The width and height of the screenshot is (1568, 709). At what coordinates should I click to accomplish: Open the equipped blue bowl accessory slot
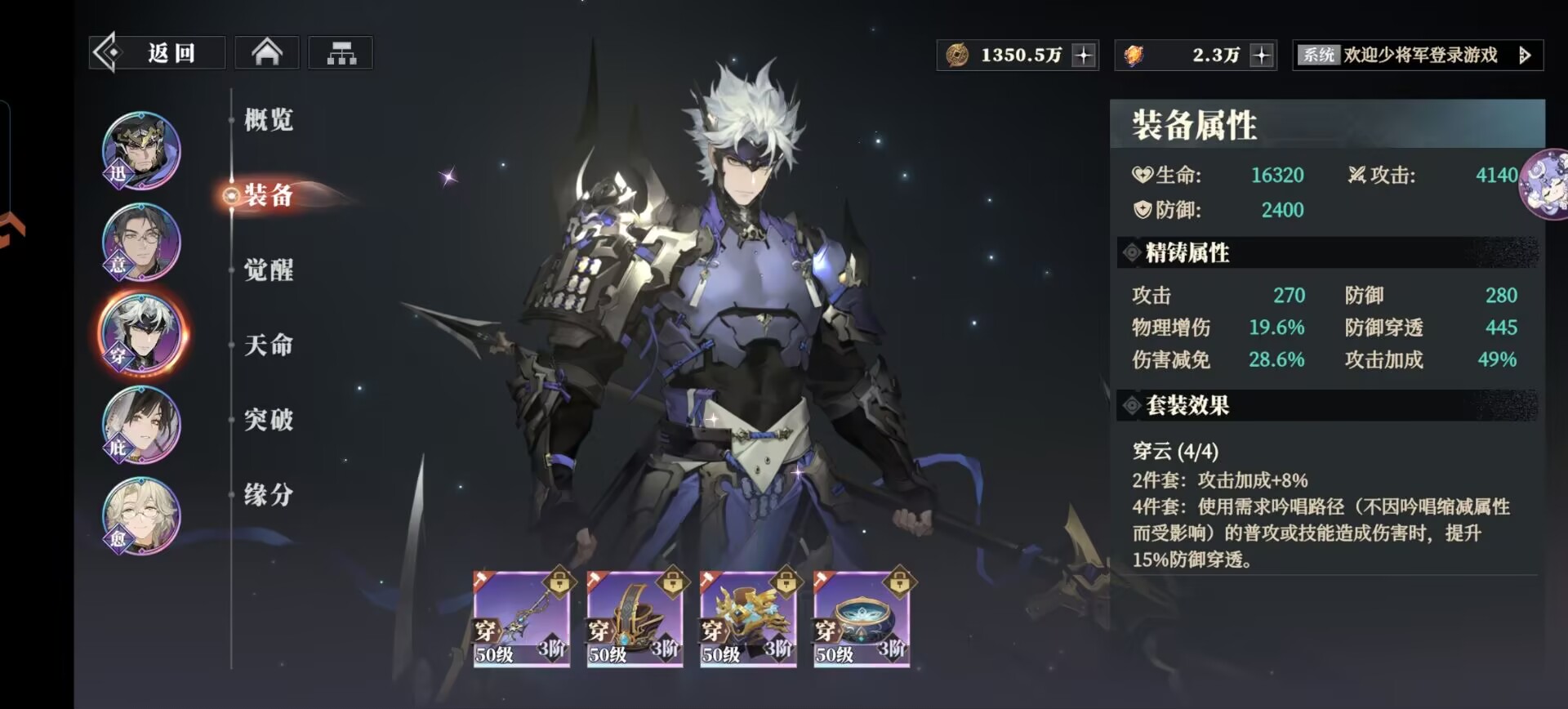(x=862, y=618)
